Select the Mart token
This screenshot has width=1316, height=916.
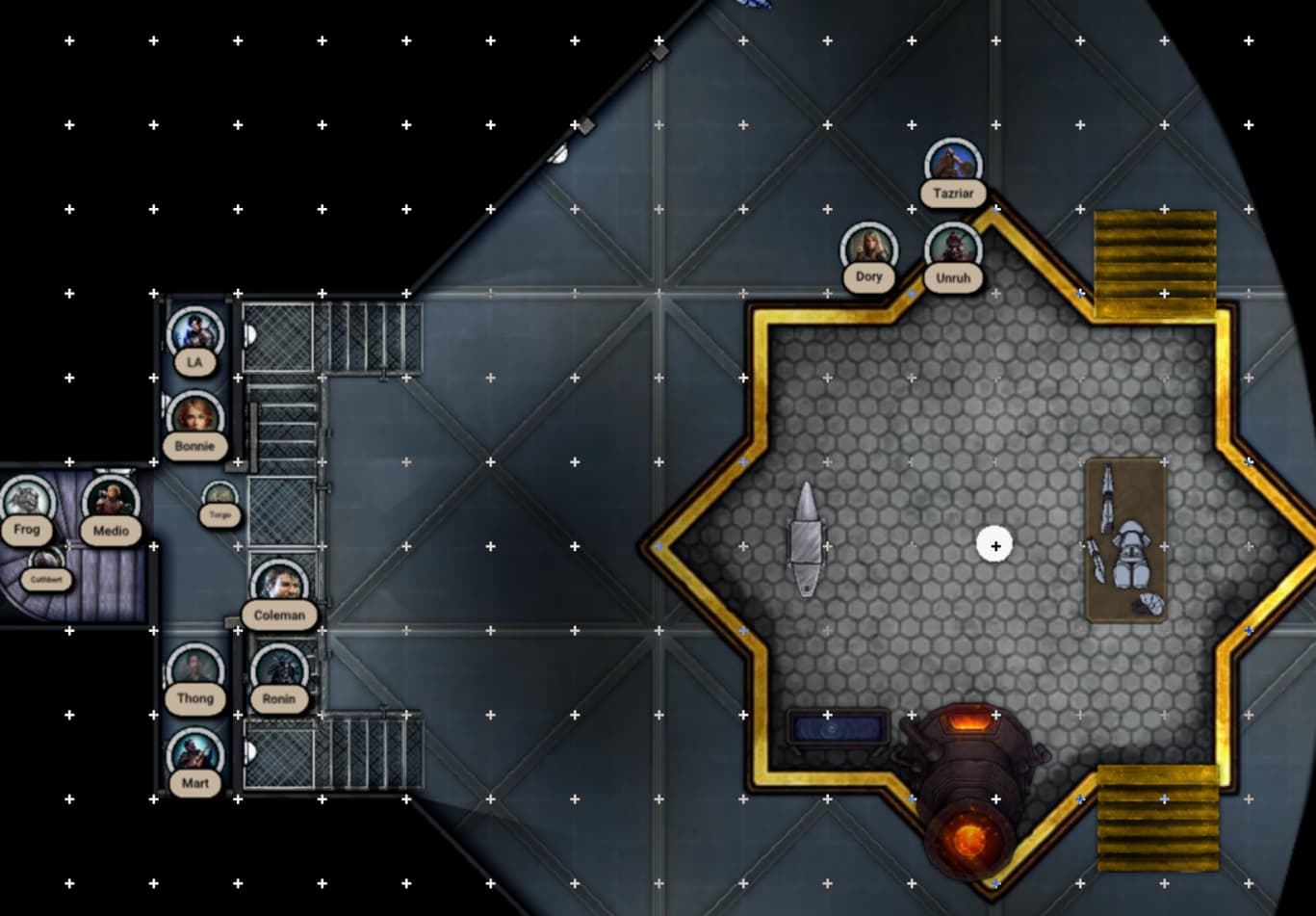click(194, 755)
